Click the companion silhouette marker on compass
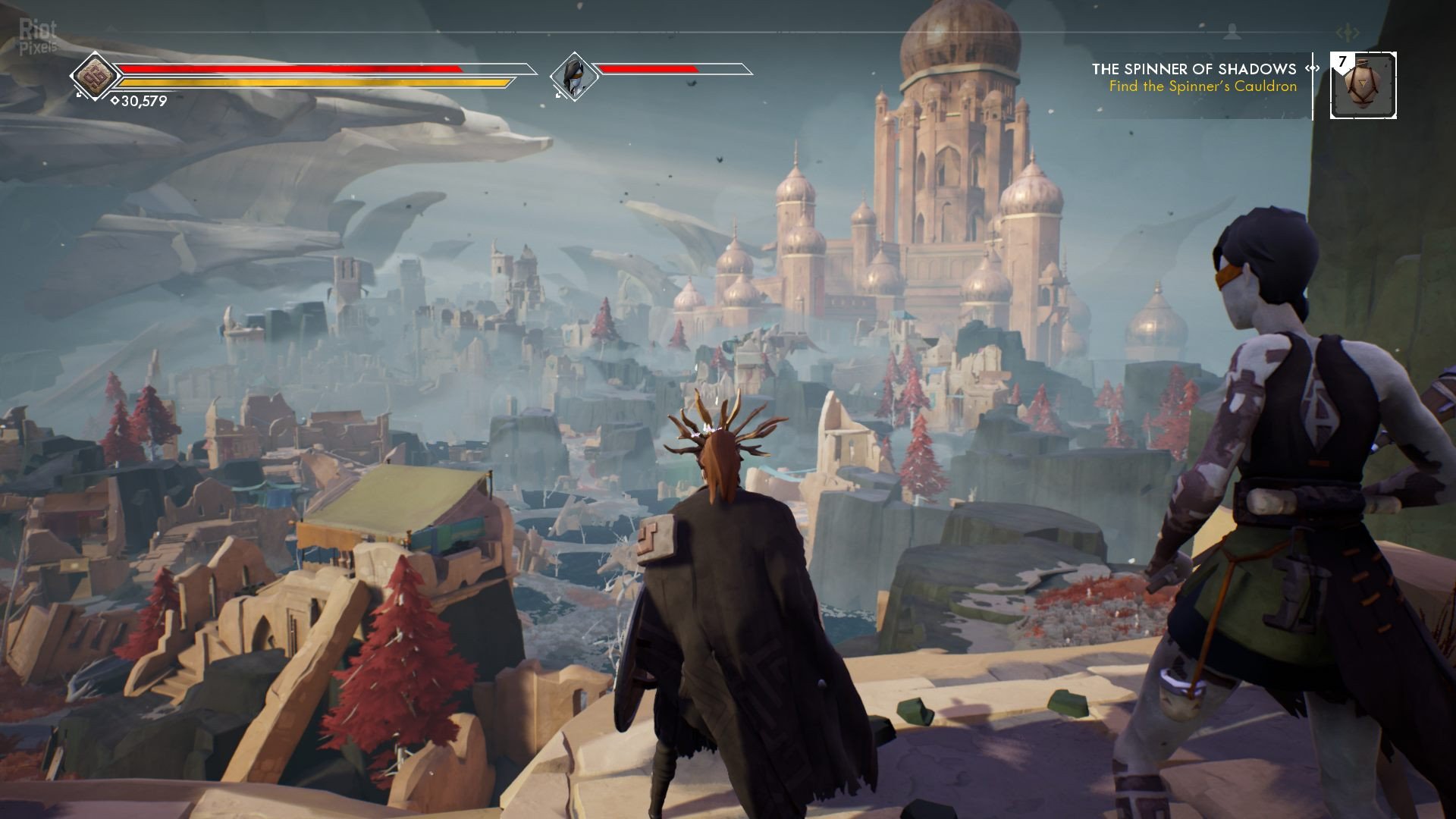The height and width of the screenshot is (819, 1456). click(1232, 32)
